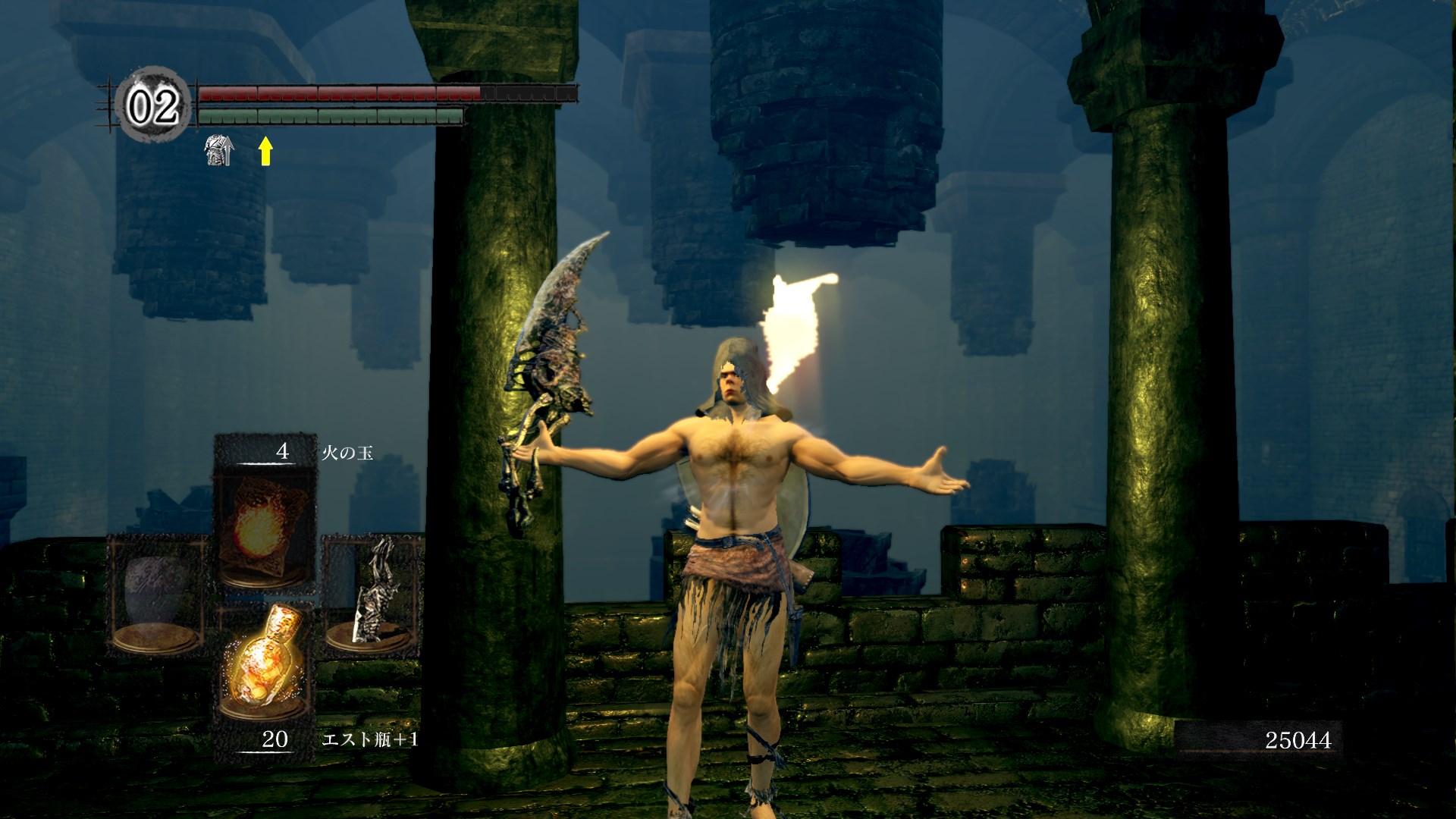Click the yellow up-arrow buff icon
This screenshot has width=1456, height=819.
tap(265, 150)
